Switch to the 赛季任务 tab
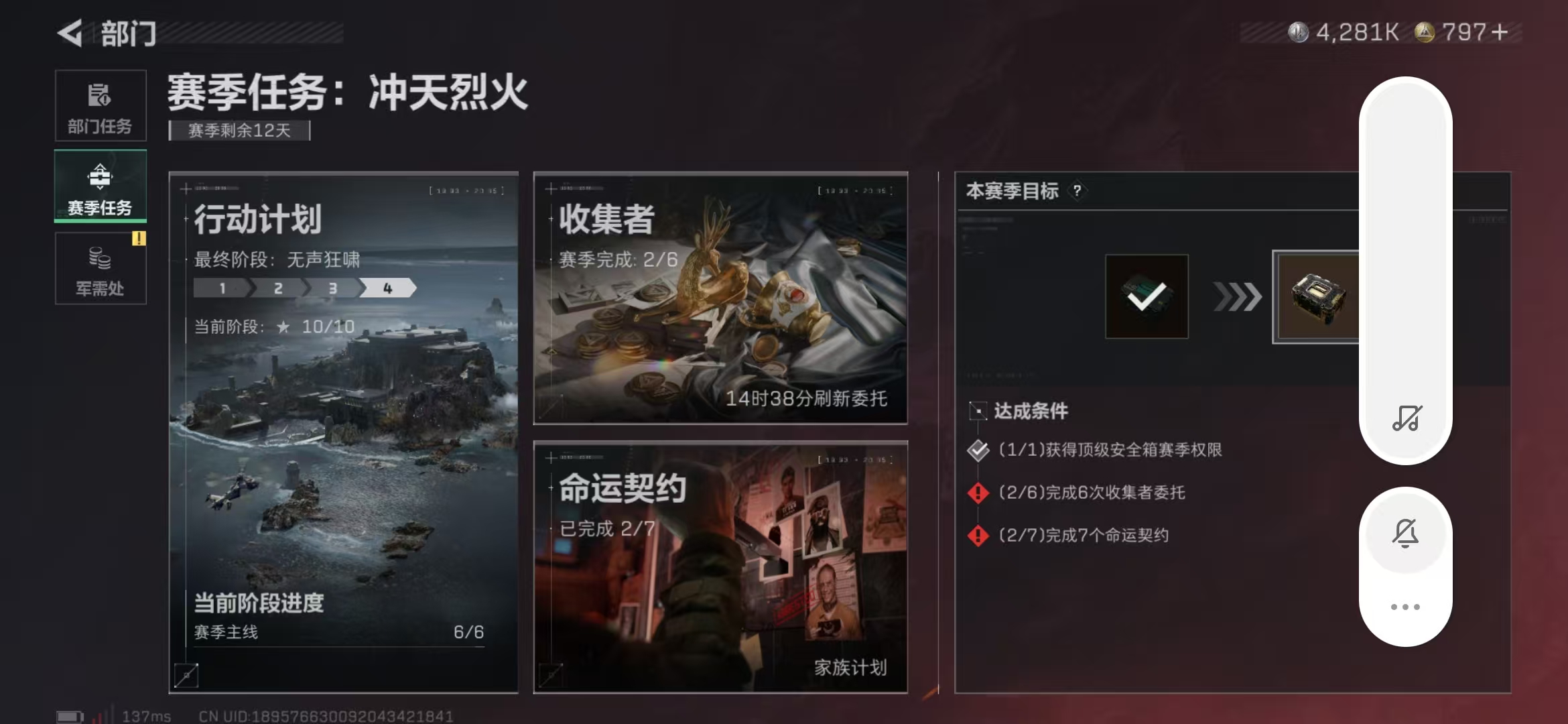Viewport: 1568px width, 724px height. click(100, 186)
